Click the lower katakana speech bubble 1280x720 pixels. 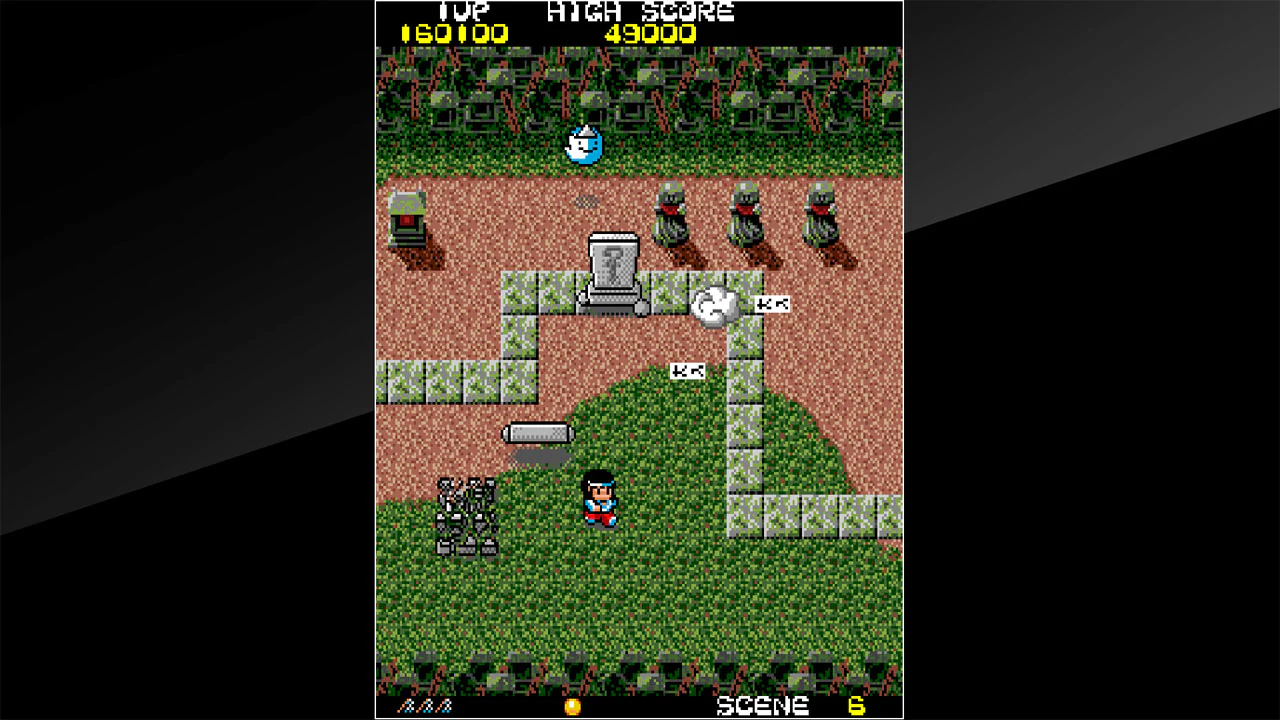click(687, 371)
